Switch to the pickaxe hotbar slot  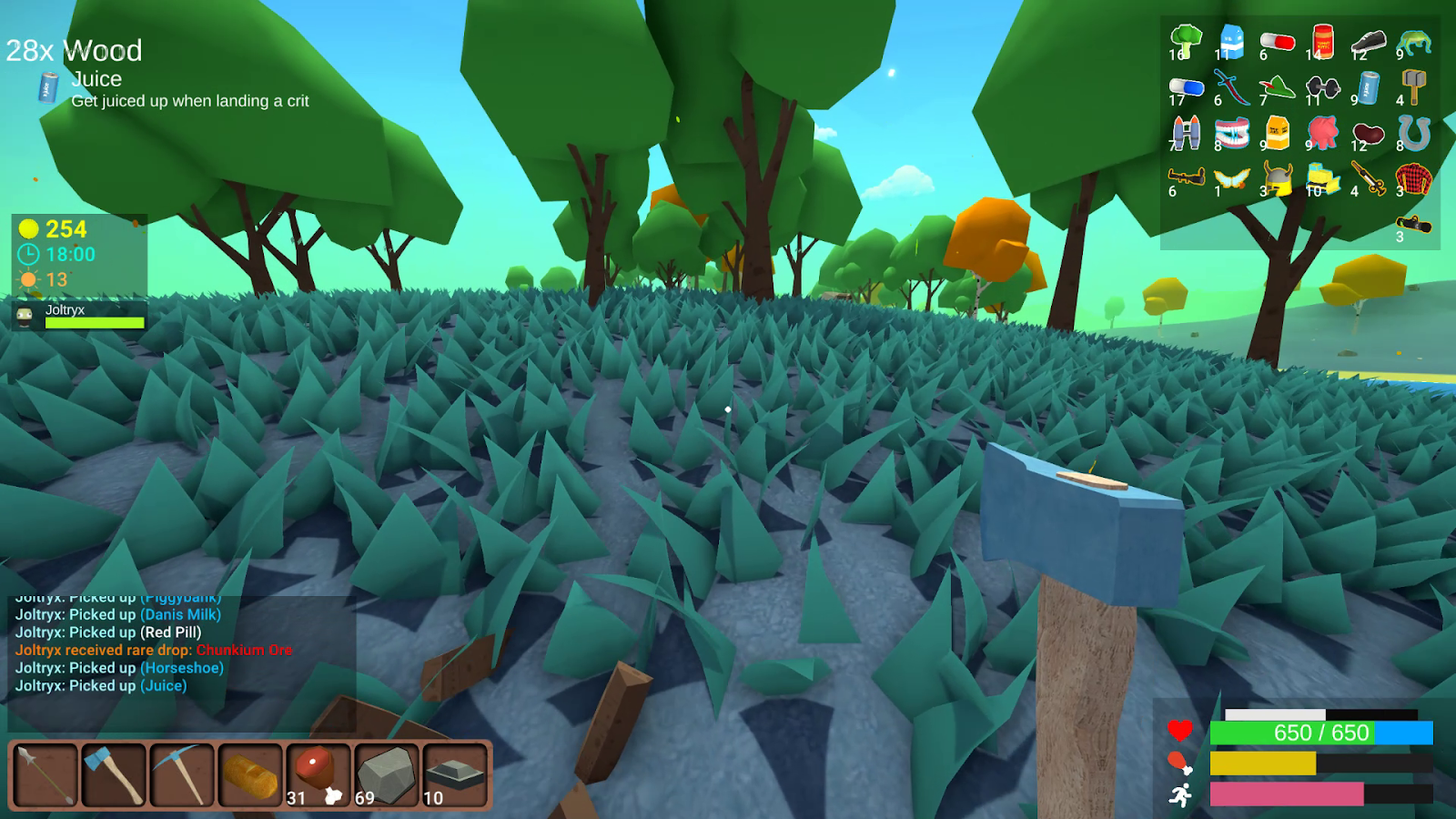(x=182, y=774)
